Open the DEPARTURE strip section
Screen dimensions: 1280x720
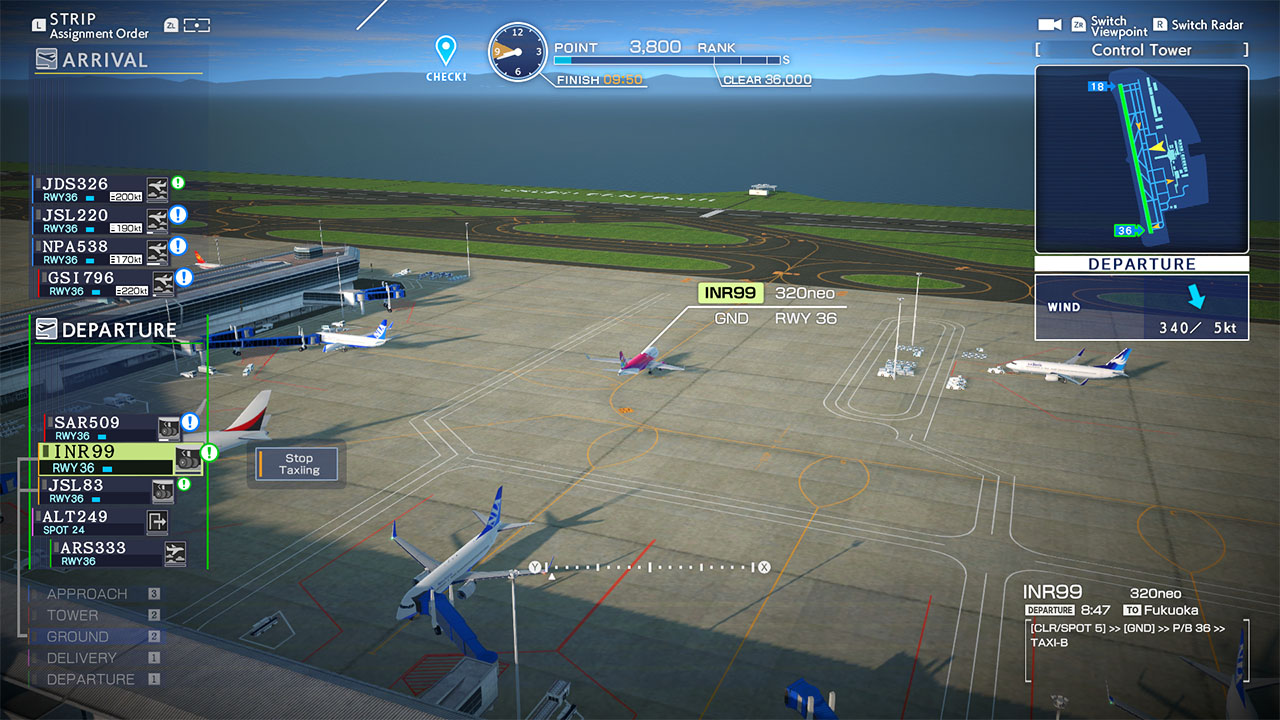tap(117, 330)
